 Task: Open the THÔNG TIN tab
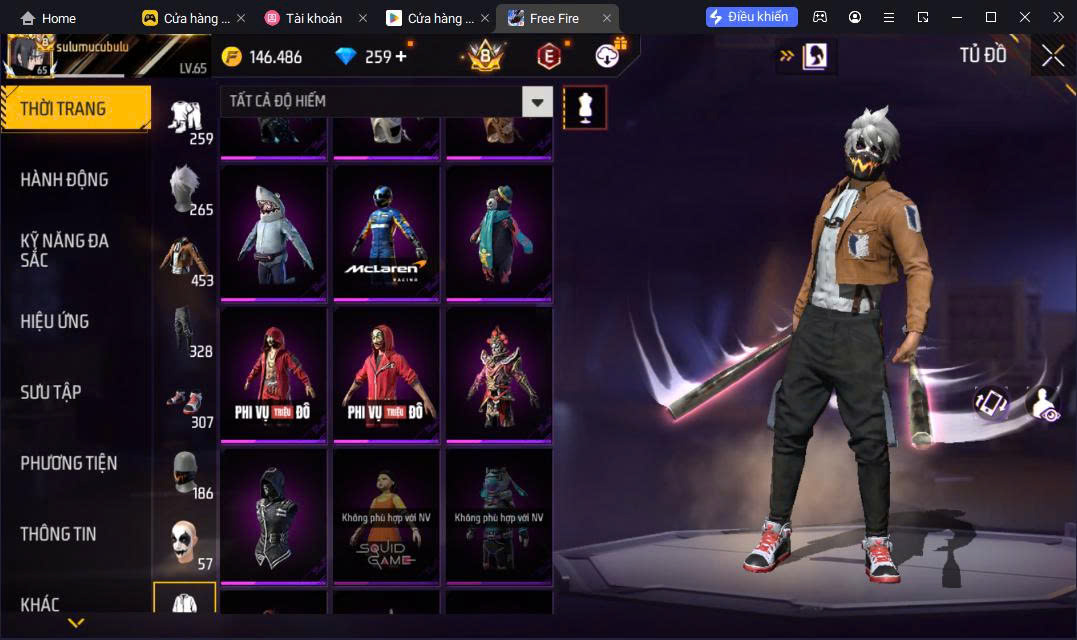click(58, 534)
